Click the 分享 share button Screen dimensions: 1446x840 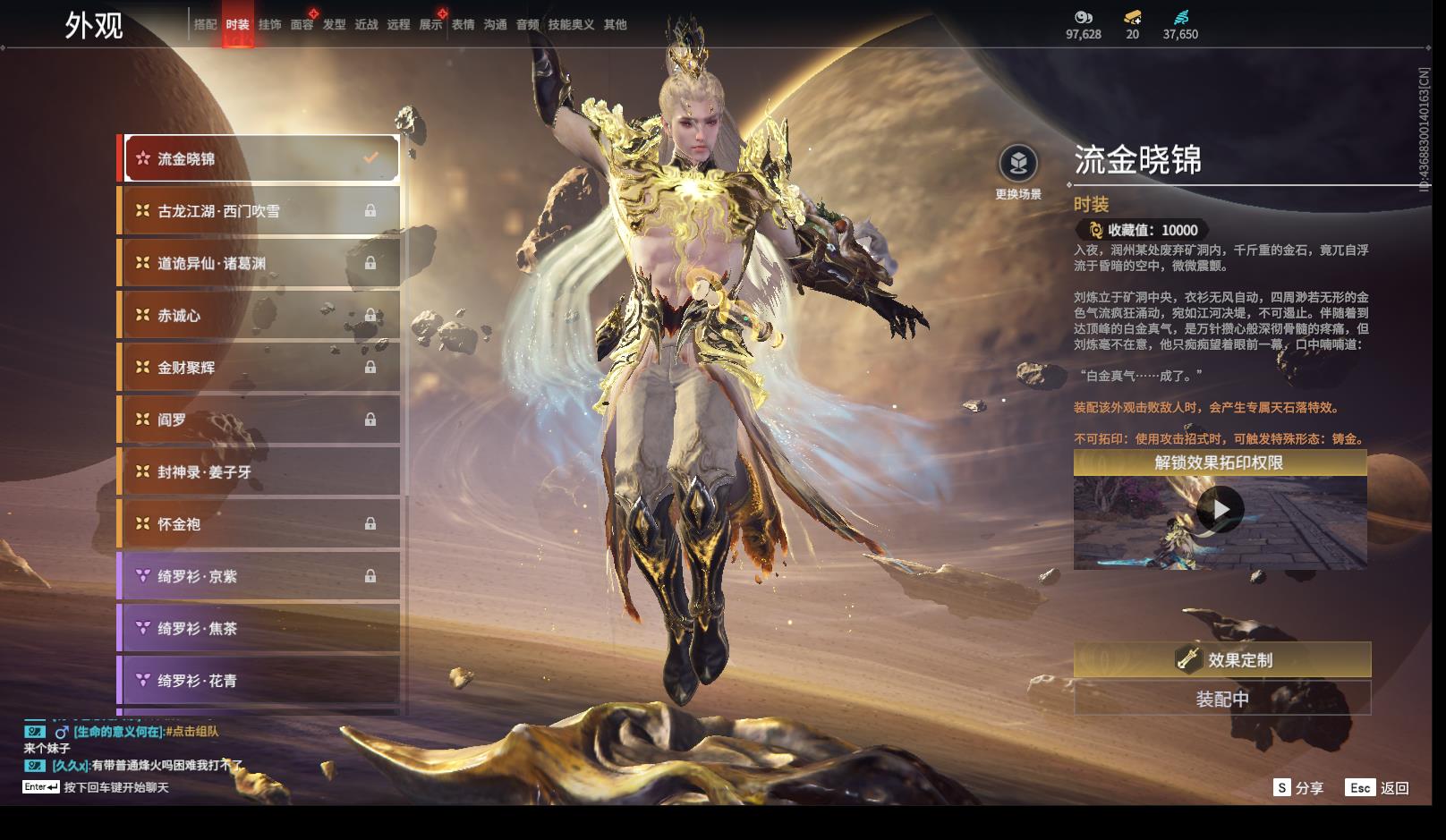tap(1298, 788)
